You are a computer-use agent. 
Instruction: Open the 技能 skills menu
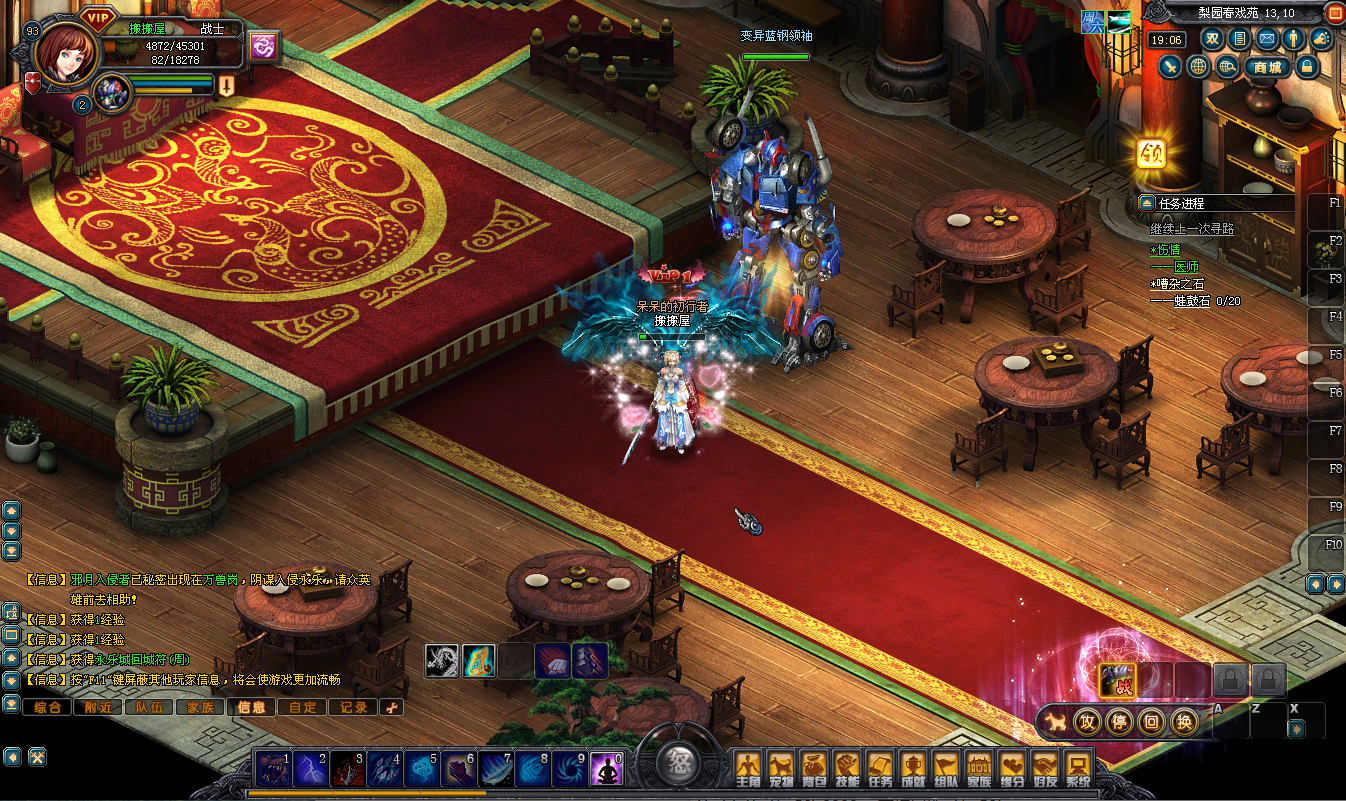[x=847, y=768]
